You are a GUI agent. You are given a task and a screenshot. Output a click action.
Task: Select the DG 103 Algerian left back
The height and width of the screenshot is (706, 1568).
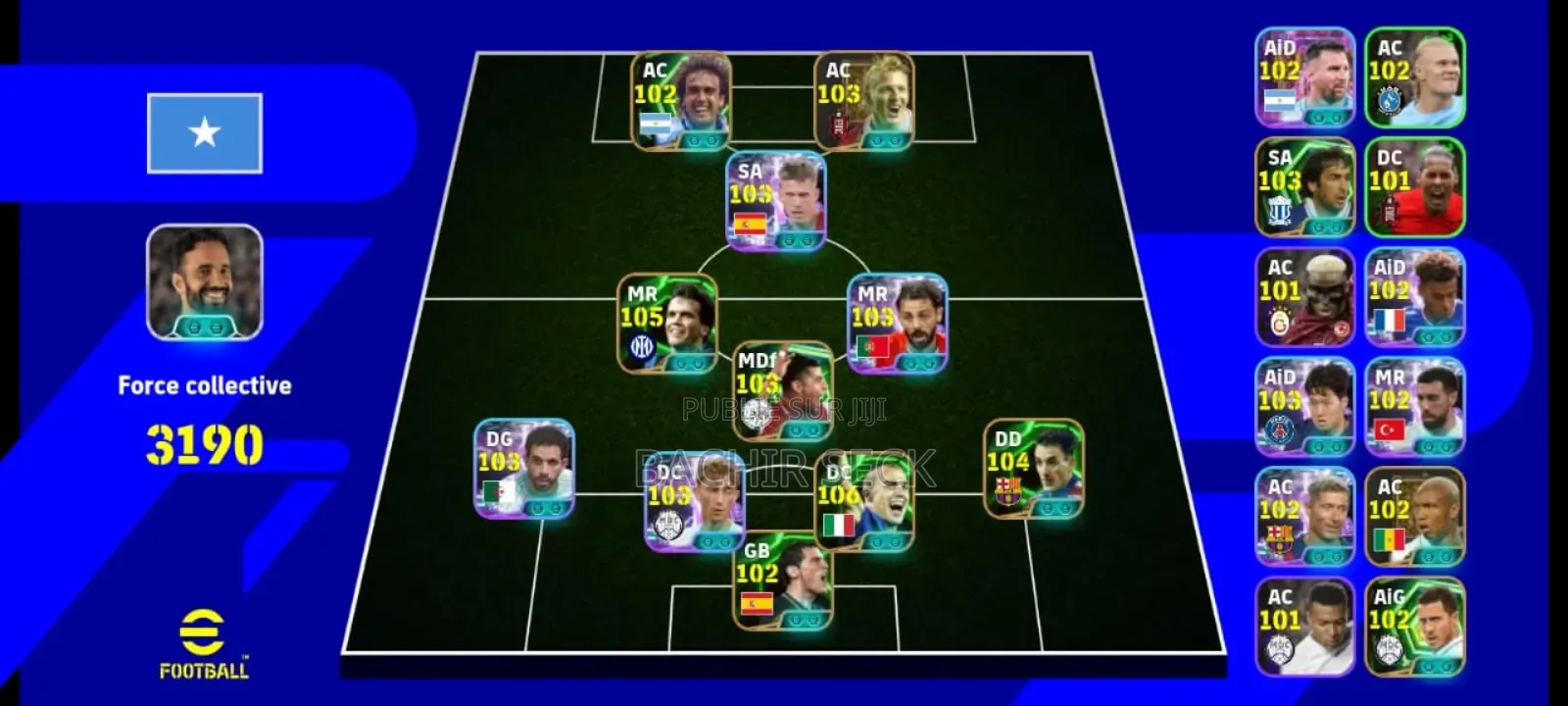point(524,469)
